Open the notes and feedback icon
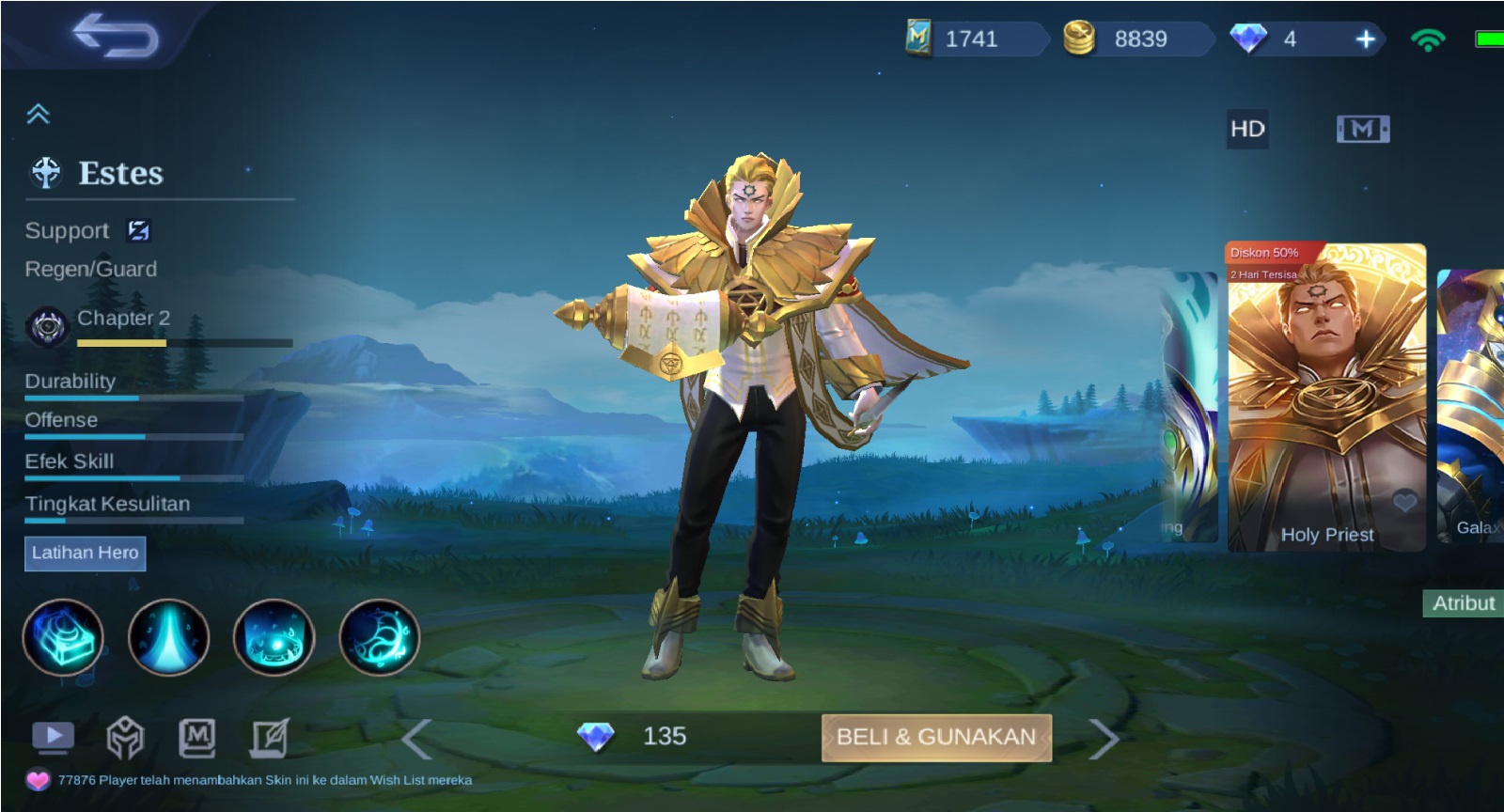 coord(270,741)
